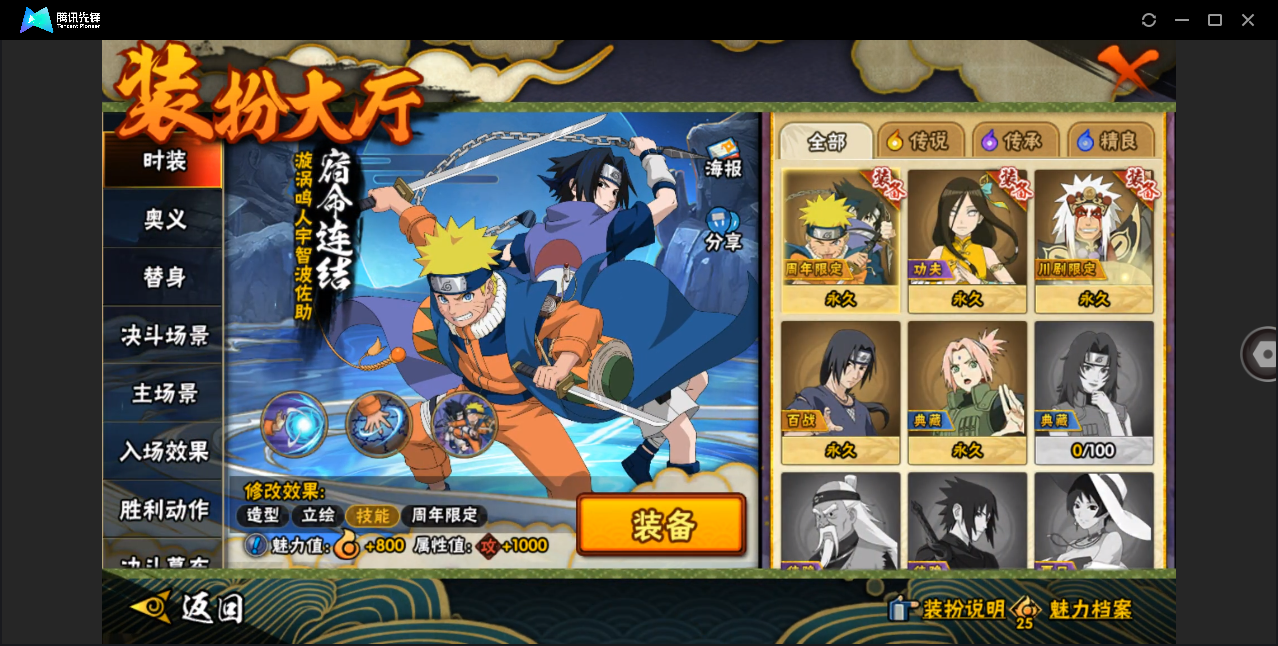The width and height of the screenshot is (1278, 646).
Task: Open the 决斗场景 category
Action: (163, 335)
